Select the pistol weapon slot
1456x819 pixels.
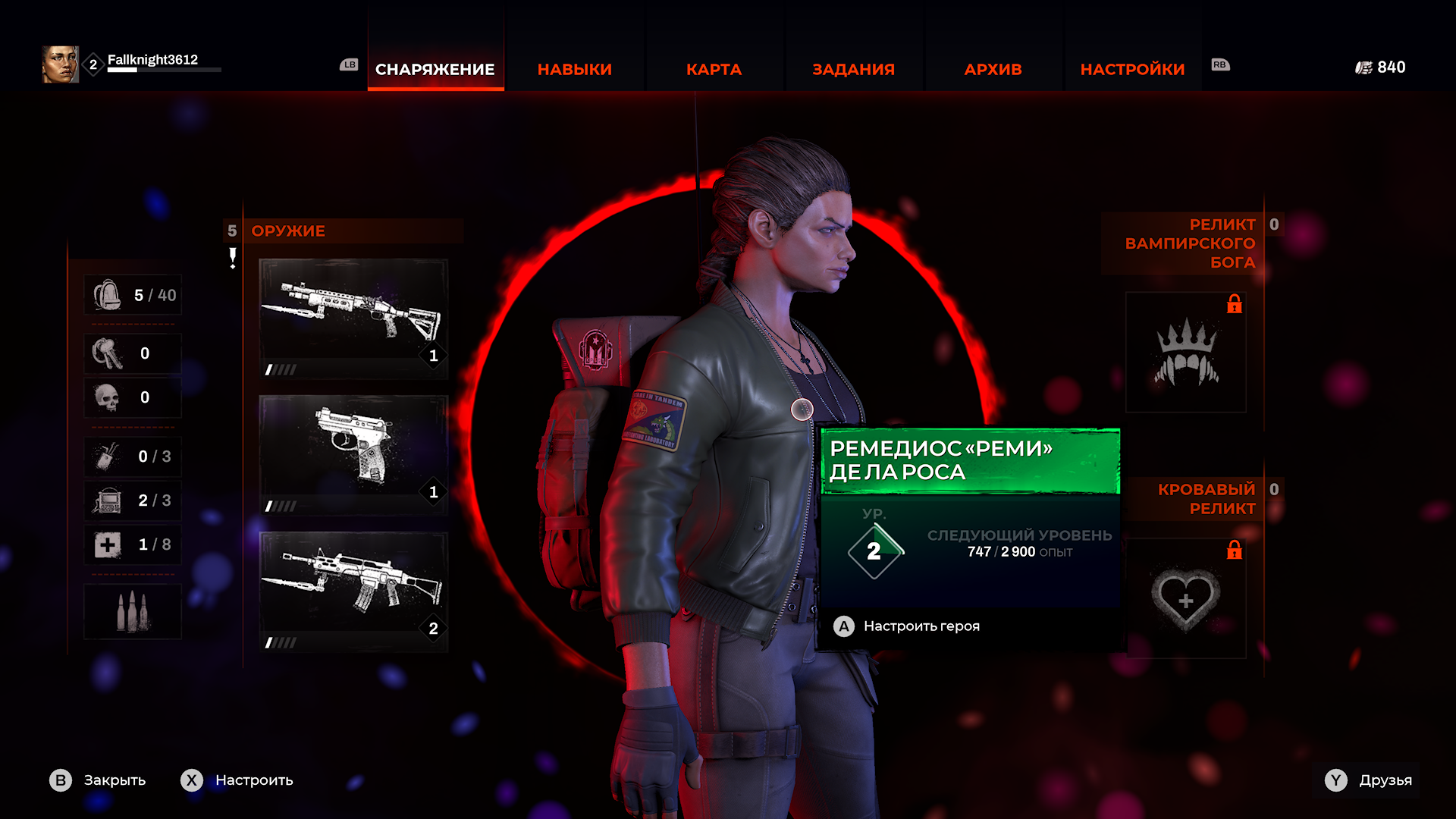pyautogui.click(x=353, y=454)
